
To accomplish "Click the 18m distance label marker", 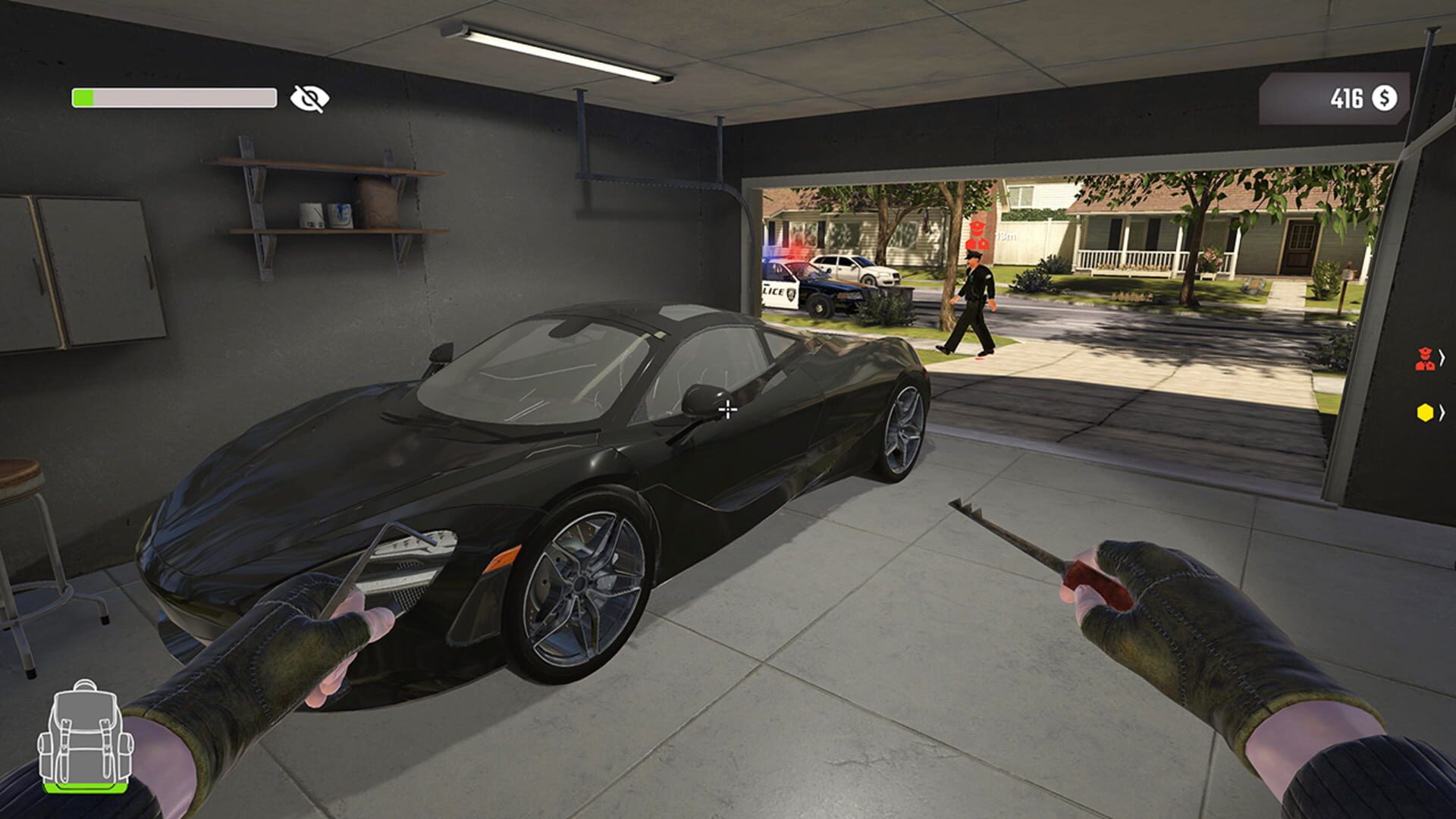I will (x=1008, y=235).
